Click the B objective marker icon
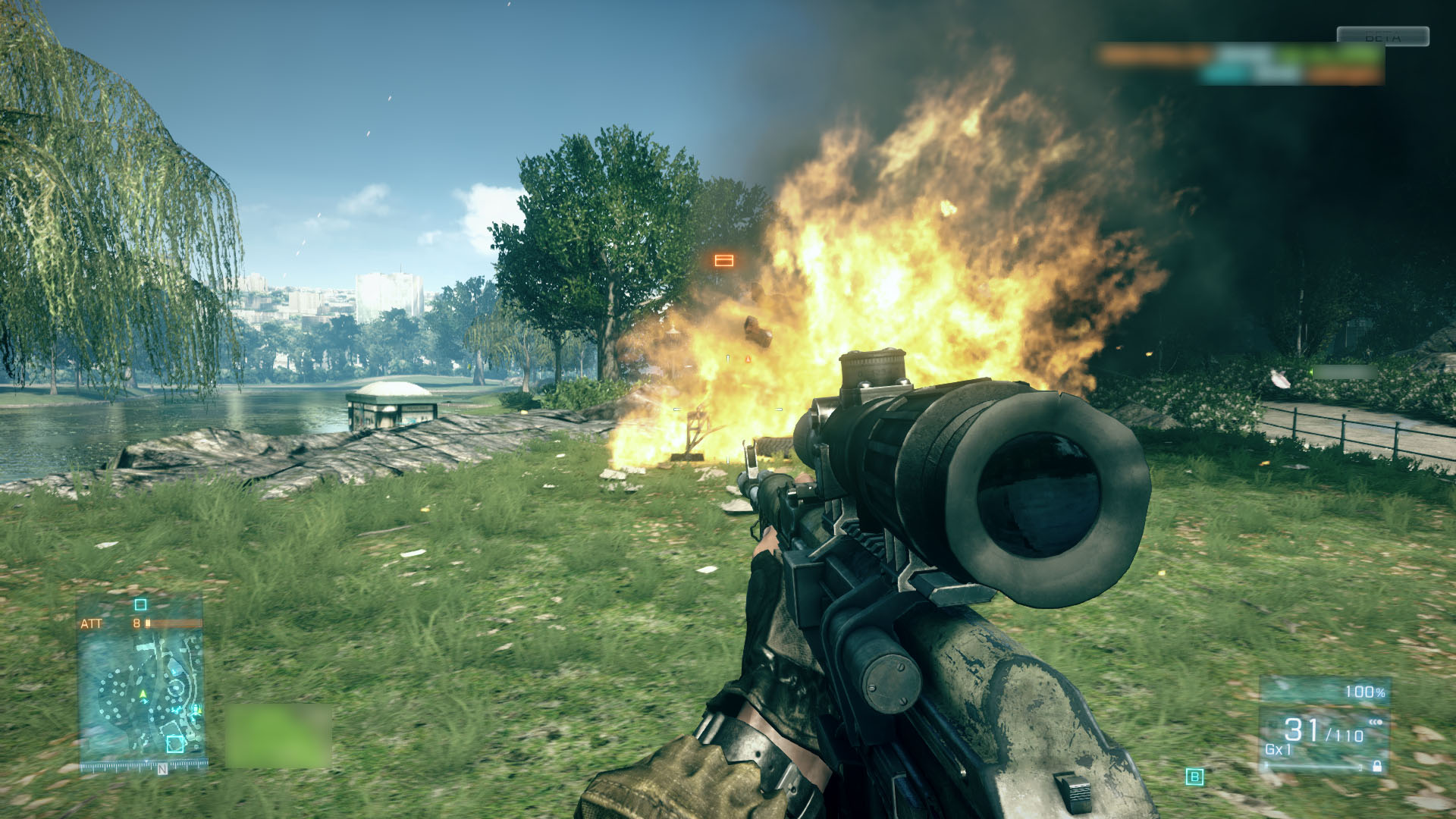Image resolution: width=1456 pixels, height=819 pixels. tap(1195, 777)
